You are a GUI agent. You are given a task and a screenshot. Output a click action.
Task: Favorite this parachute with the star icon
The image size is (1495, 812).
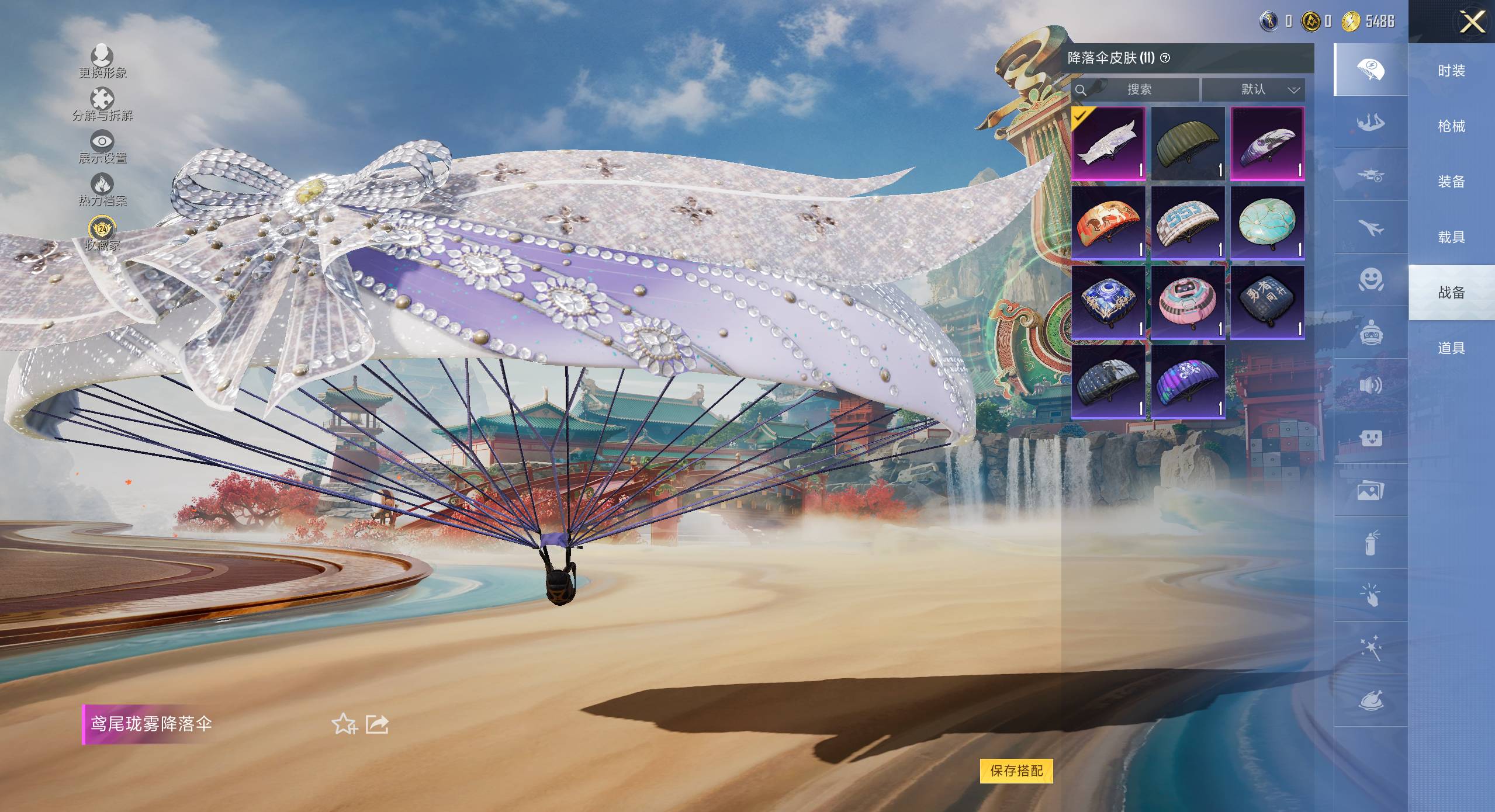tap(344, 724)
